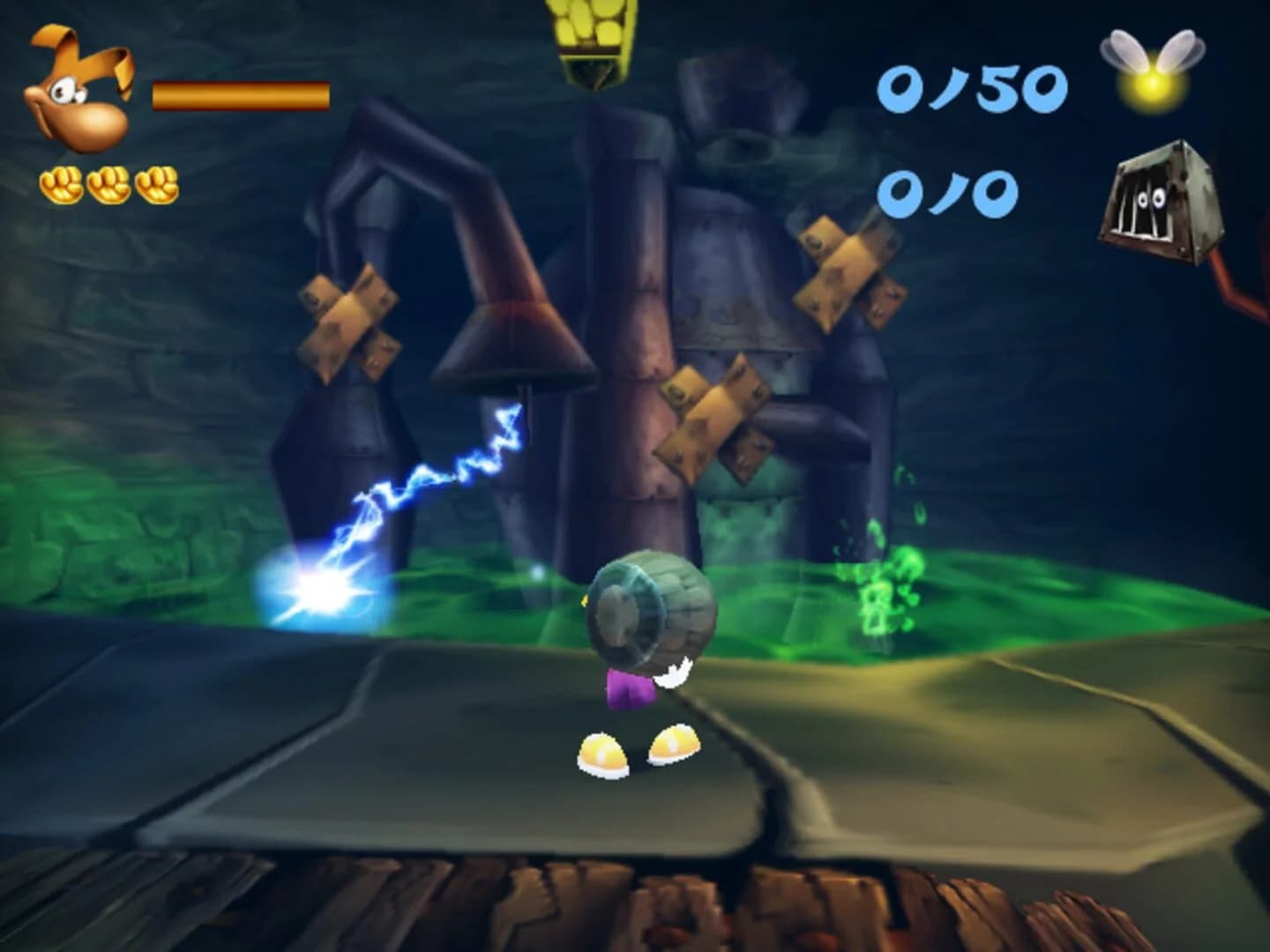Image resolution: width=1270 pixels, height=952 pixels.
Task: Click Rayman's left yellow shoe
Action: pos(604,754)
